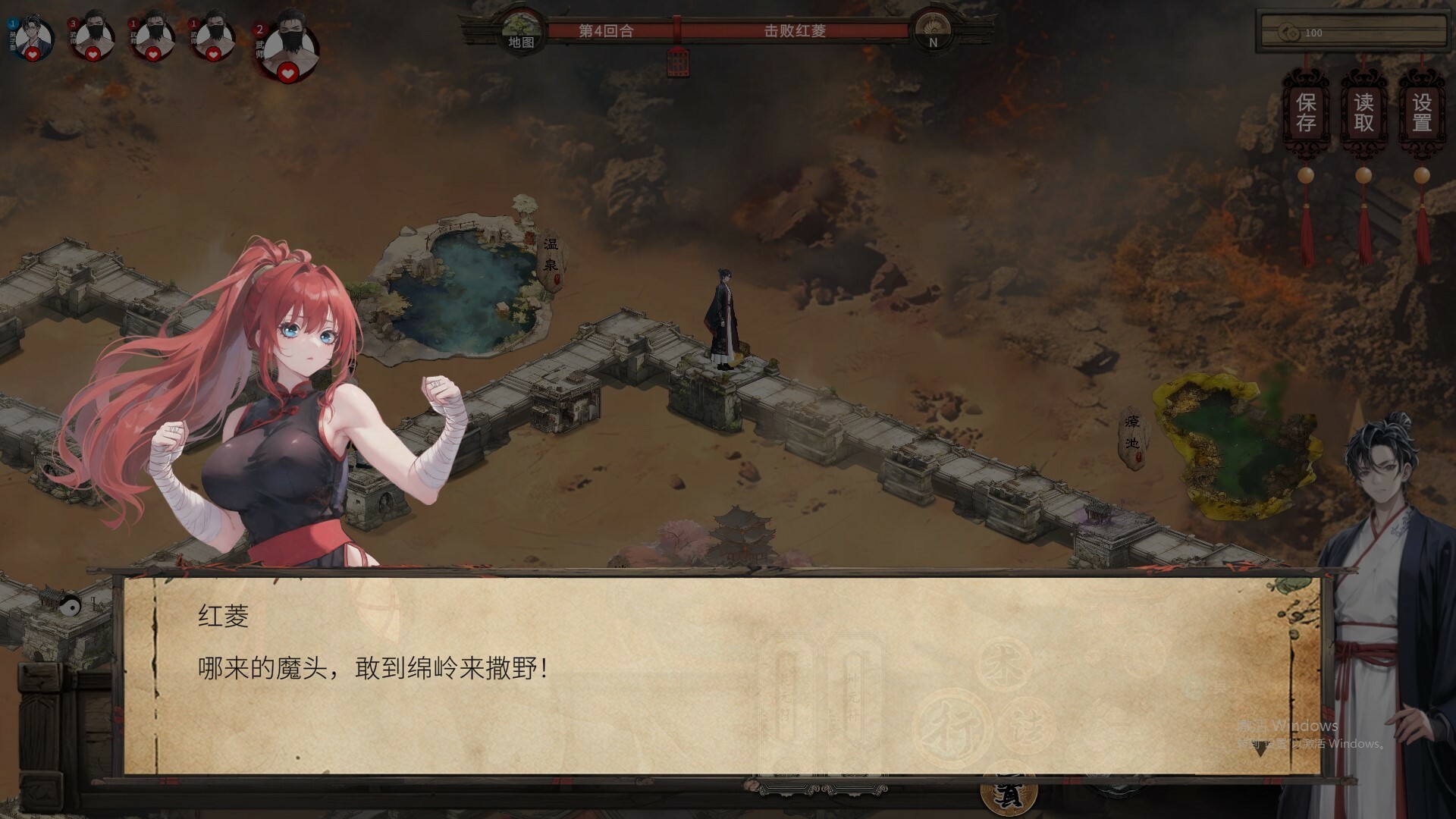Viewport: 1456px width, 819px height.
Task: Select the rightmost 武师 enemy portrait
Action: (x=290, y=44)
